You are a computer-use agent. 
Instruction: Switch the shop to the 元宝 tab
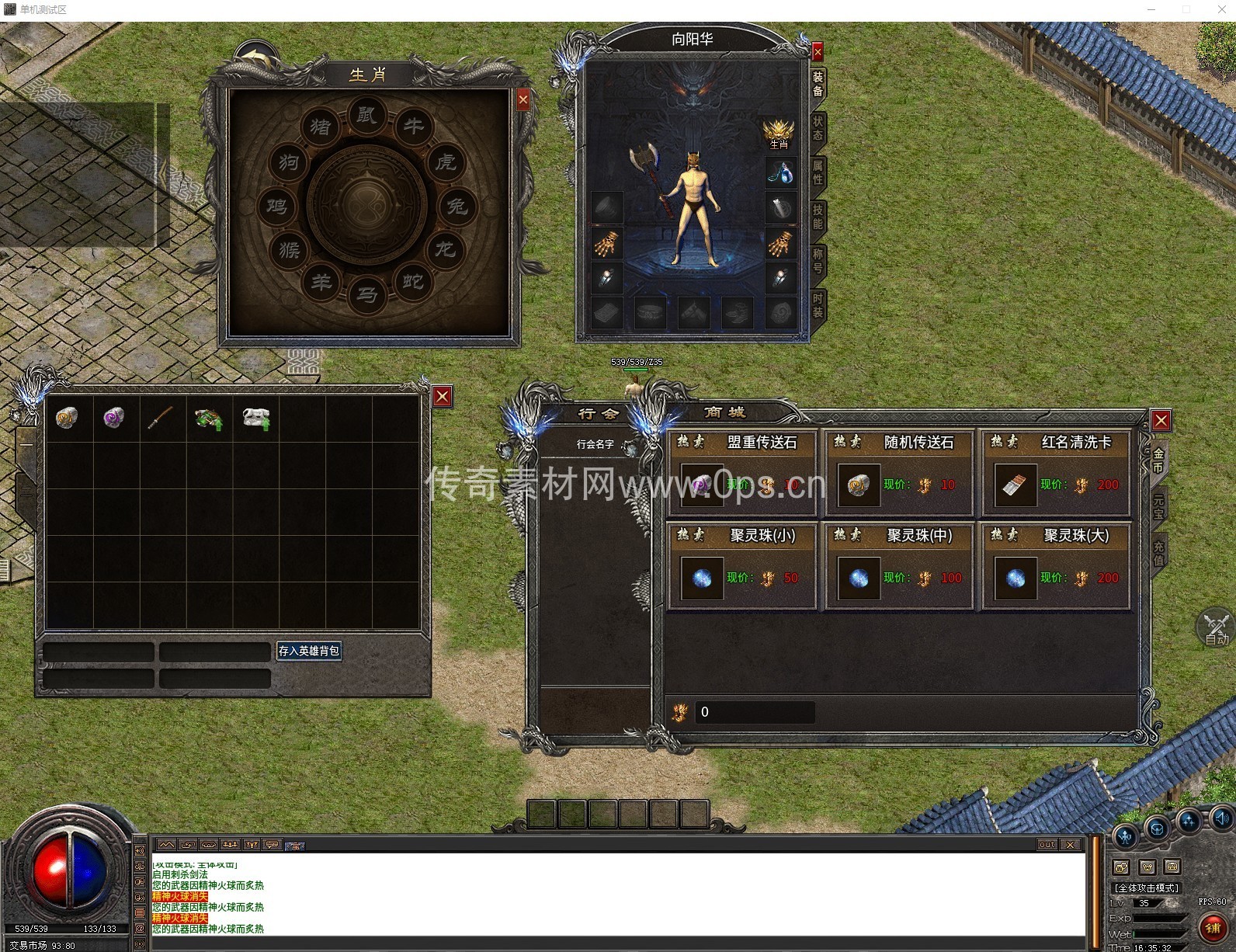coord(1158,506)
